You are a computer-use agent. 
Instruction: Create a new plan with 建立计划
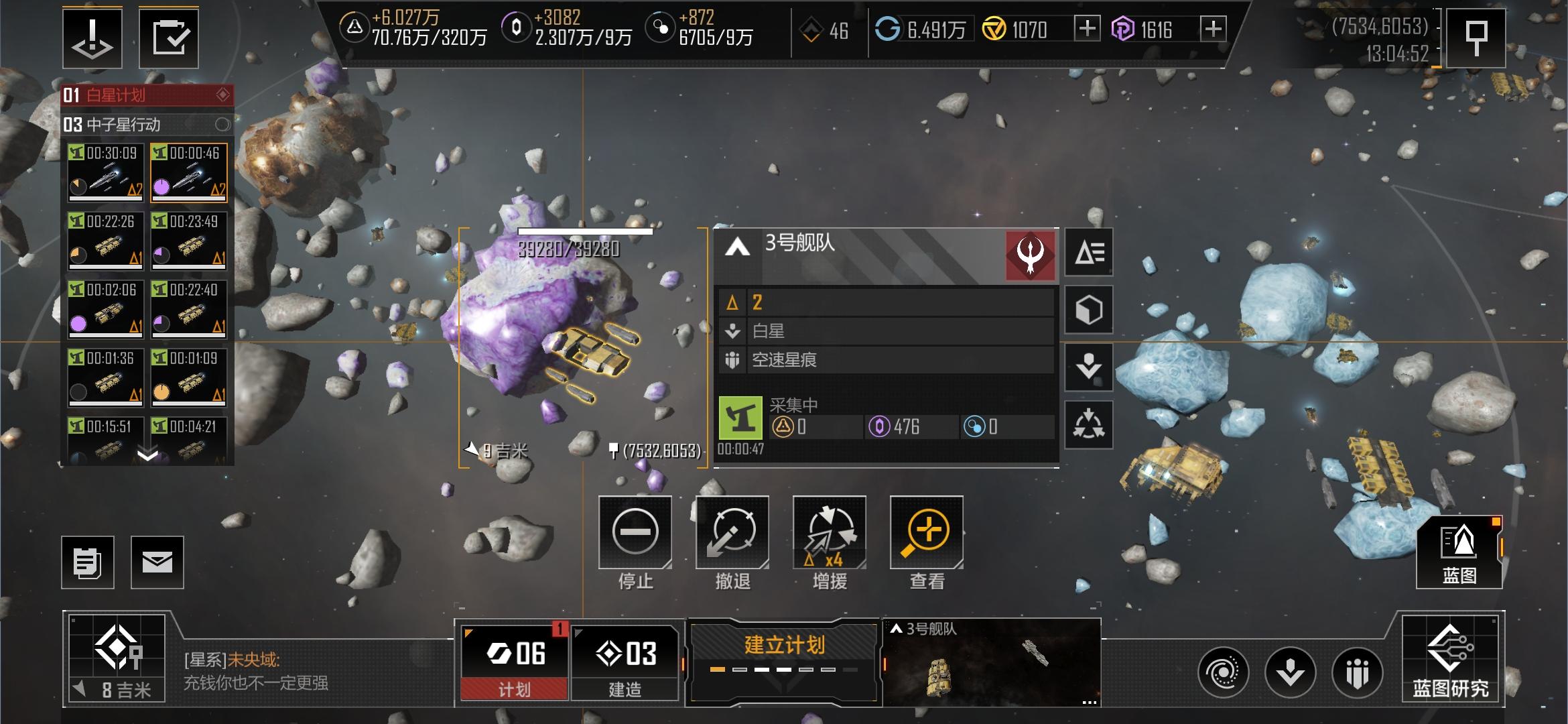pos(783,654)
